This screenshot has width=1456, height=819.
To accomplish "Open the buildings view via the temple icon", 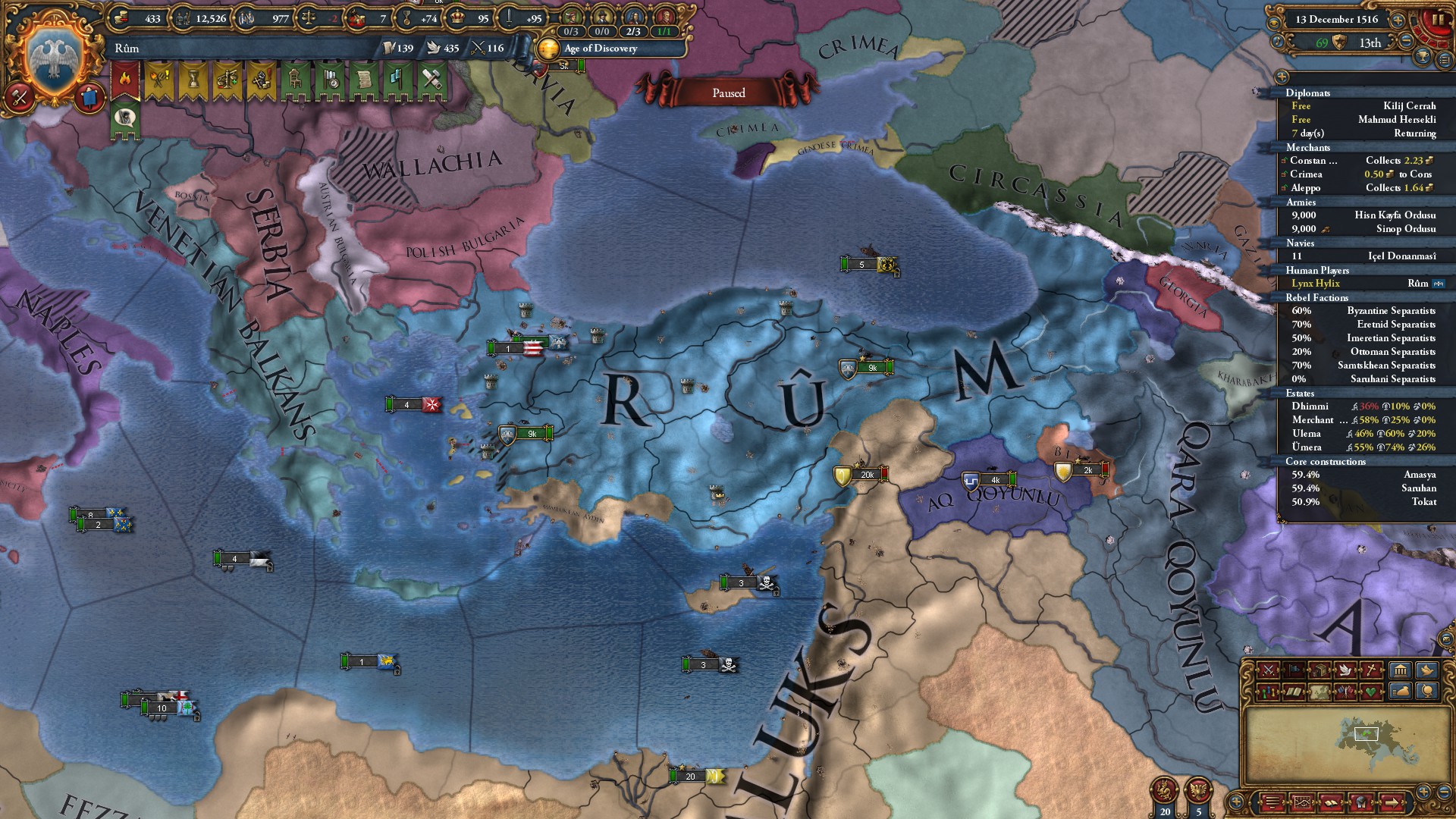I will click(x=1401, y=670).
